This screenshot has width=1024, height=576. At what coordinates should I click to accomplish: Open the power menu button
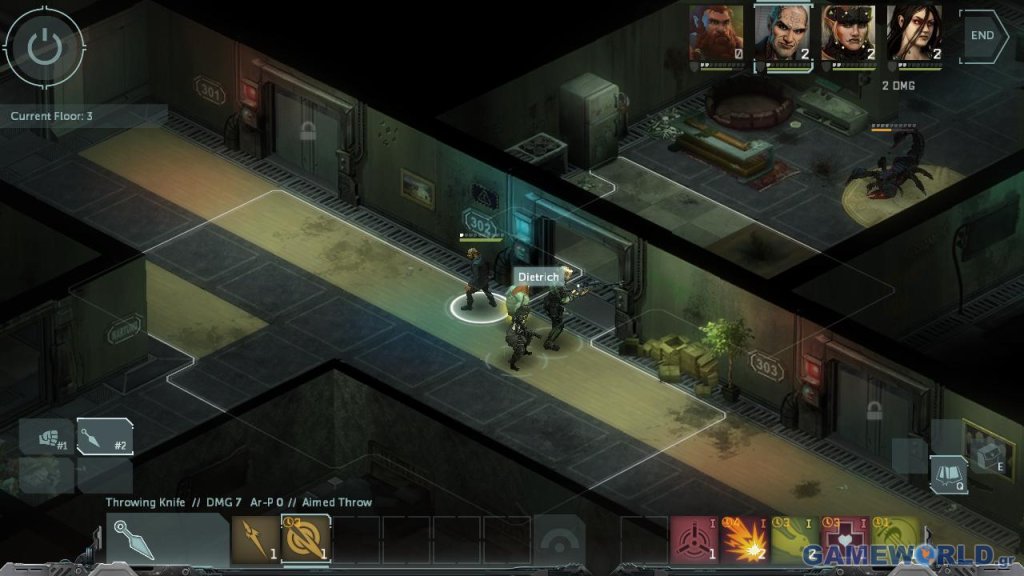[x=43, y=46]
